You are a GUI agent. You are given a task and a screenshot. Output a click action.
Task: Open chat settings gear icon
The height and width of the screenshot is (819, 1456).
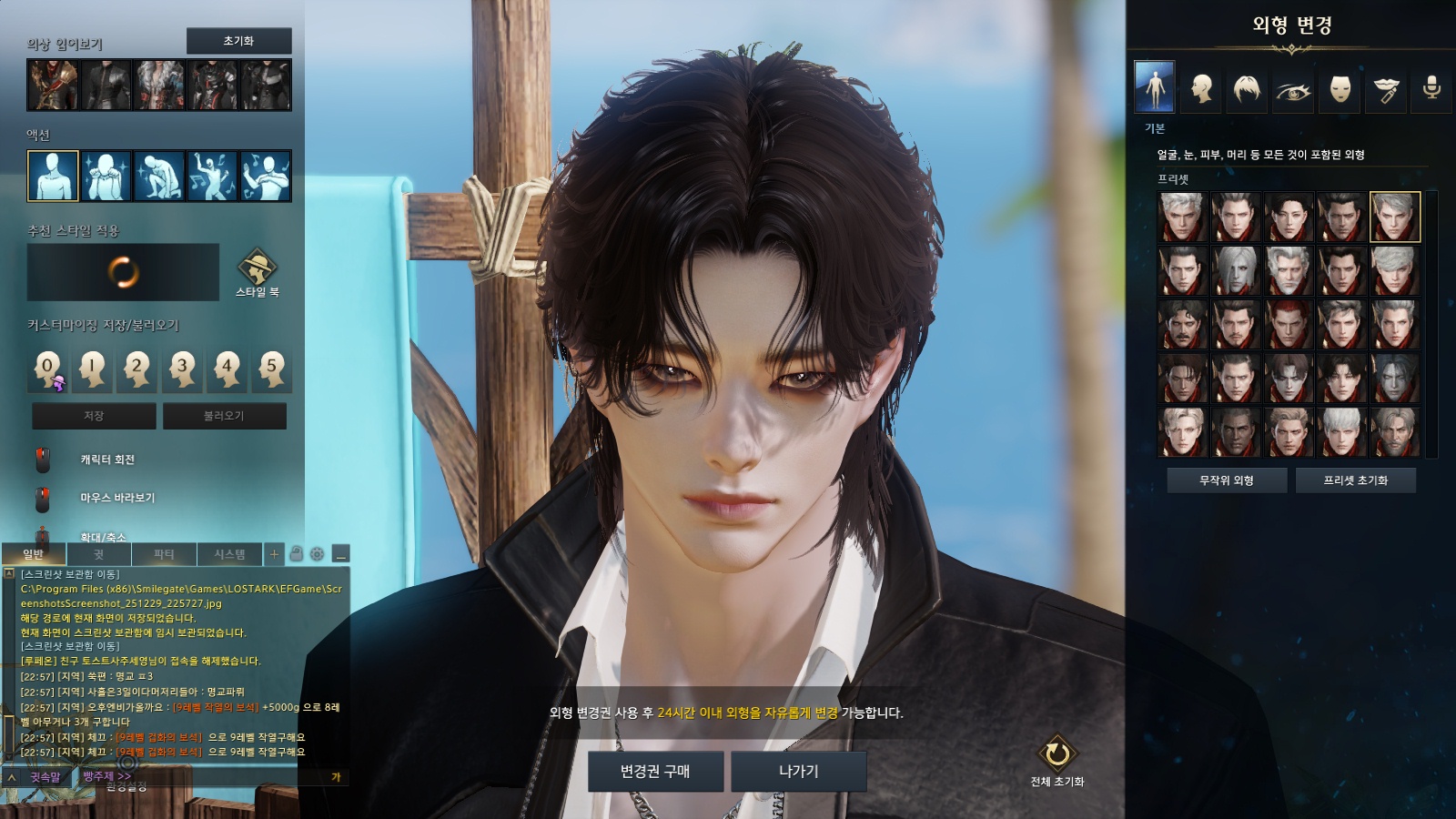pyautogui.click(x=317, y=554)
